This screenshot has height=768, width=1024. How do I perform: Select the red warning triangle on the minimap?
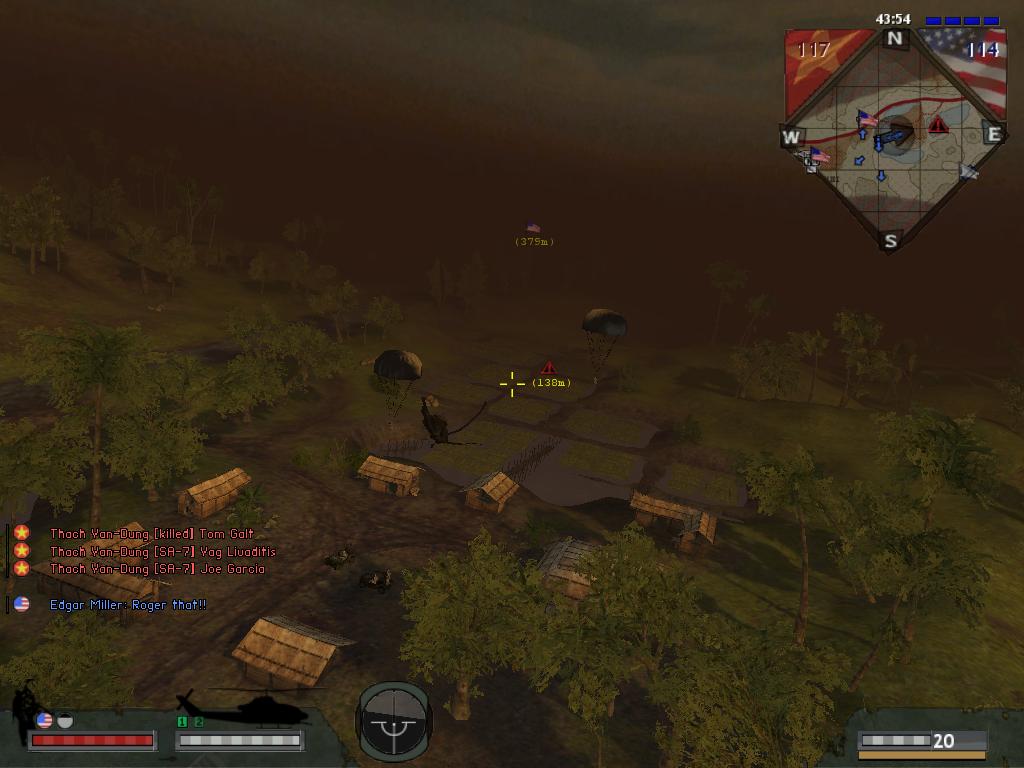click(938, 125)
